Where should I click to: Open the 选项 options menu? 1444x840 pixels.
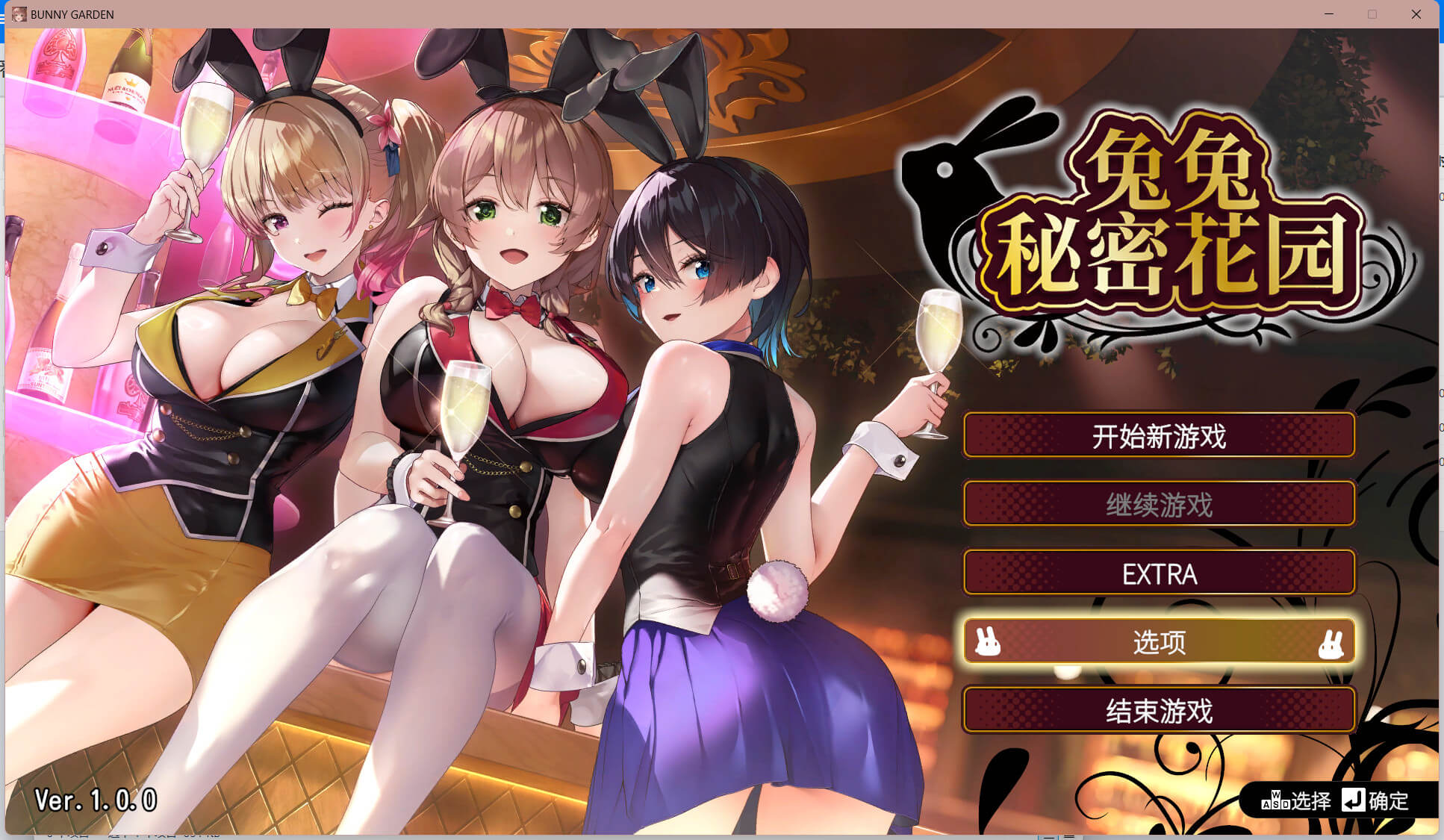click(x=1159, y=642)
